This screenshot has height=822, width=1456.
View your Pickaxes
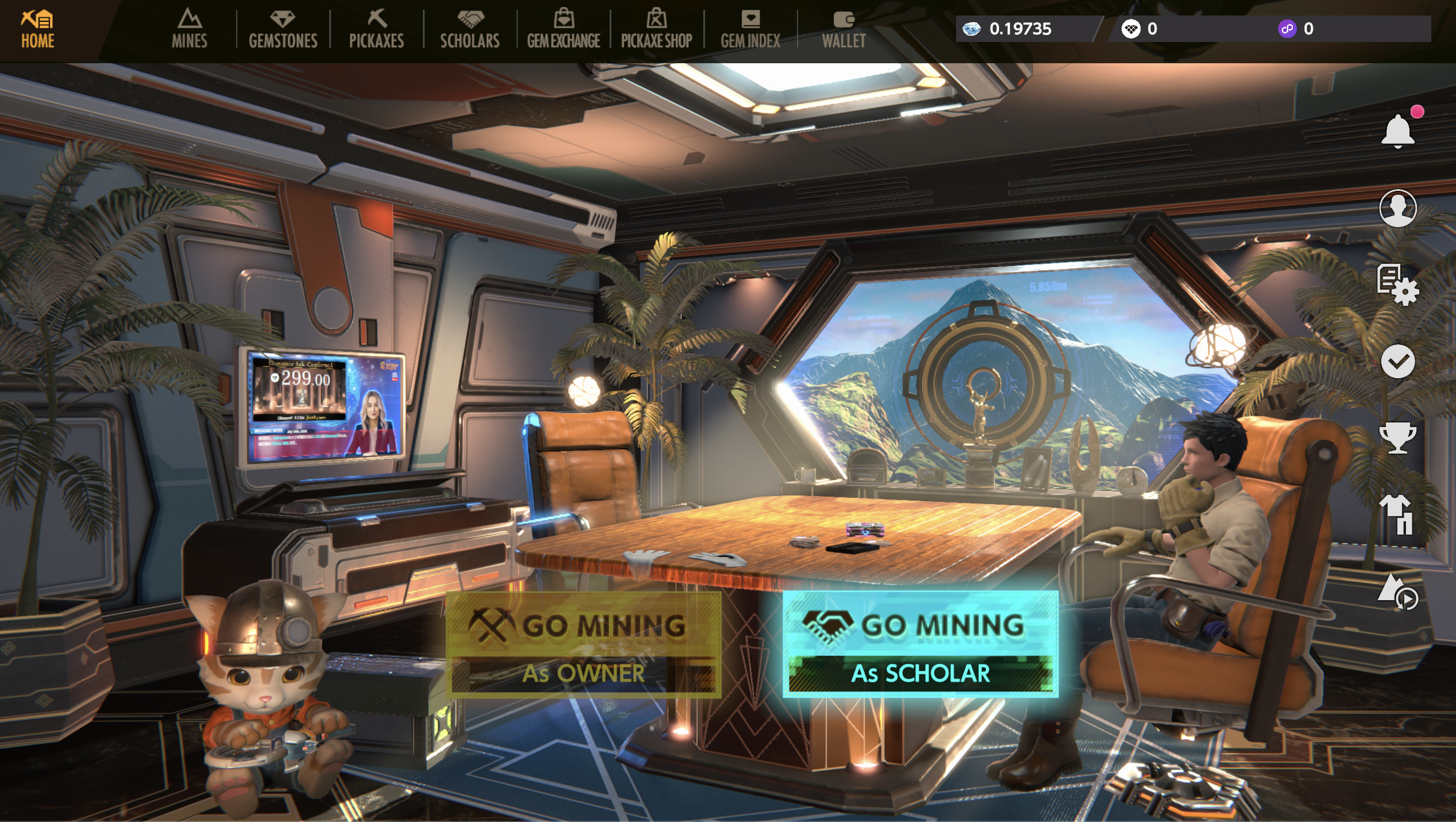(376, 29)
